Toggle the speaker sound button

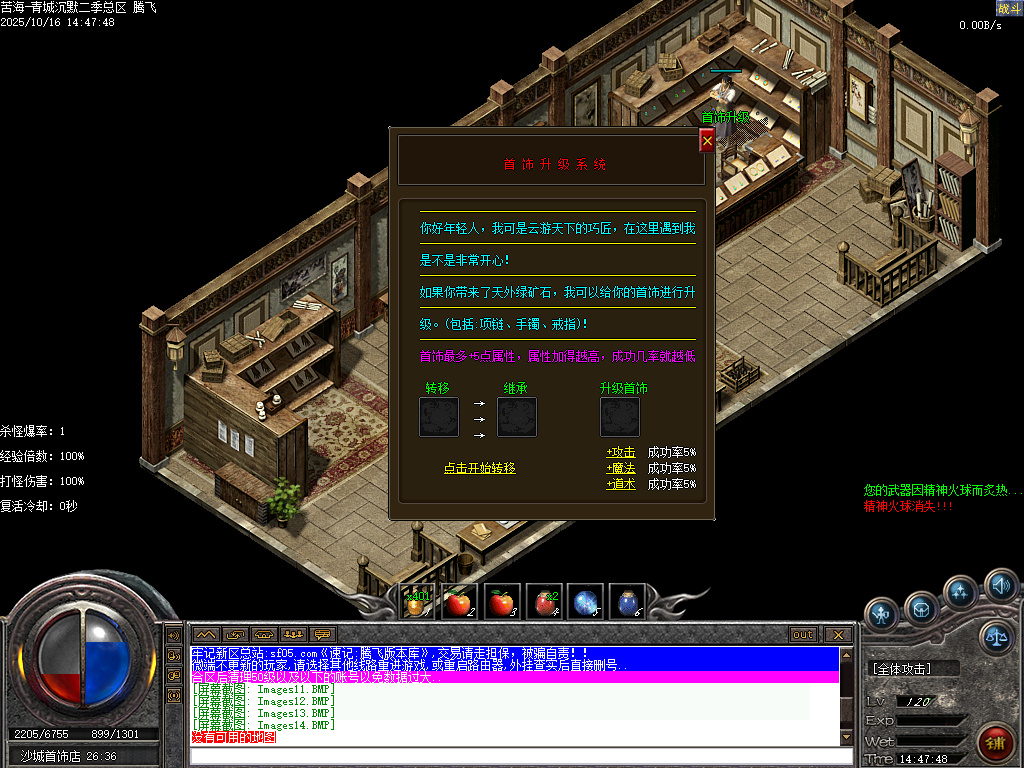click(x=1000, y=584)
